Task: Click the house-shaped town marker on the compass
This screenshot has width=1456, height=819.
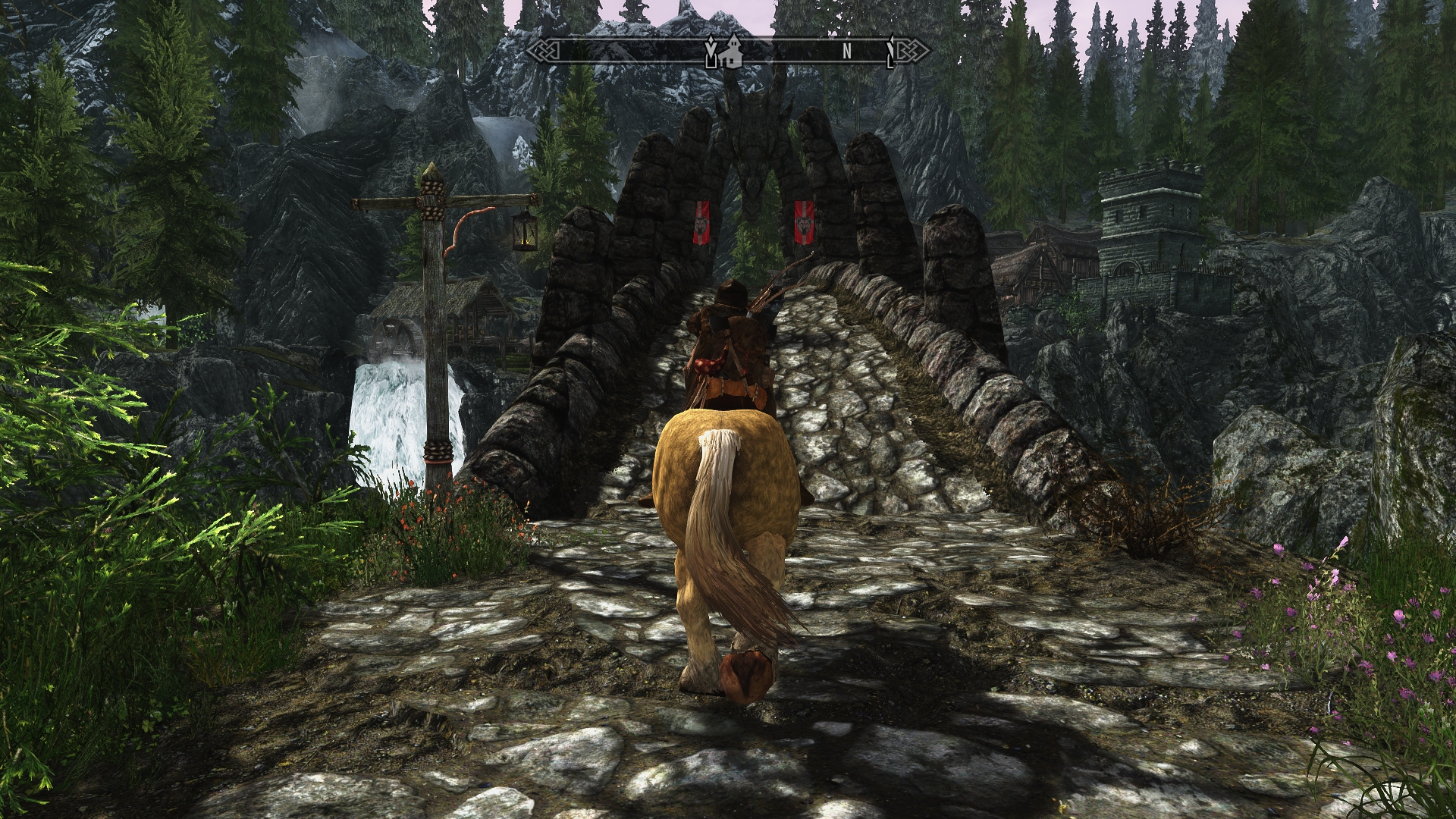Action: pos(733,50)
